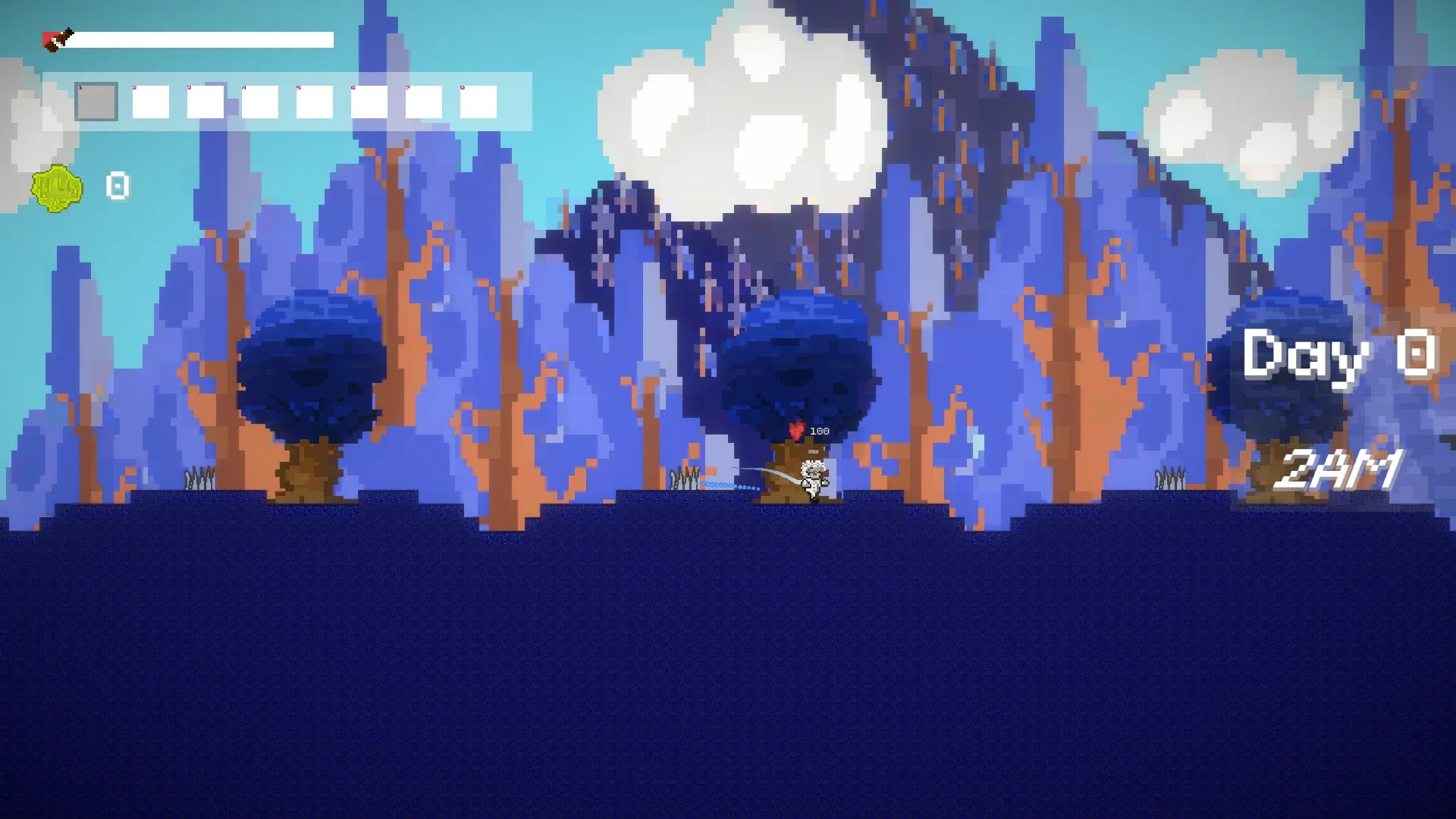
Task: Click the white health bar
Action: pos(205,38)
